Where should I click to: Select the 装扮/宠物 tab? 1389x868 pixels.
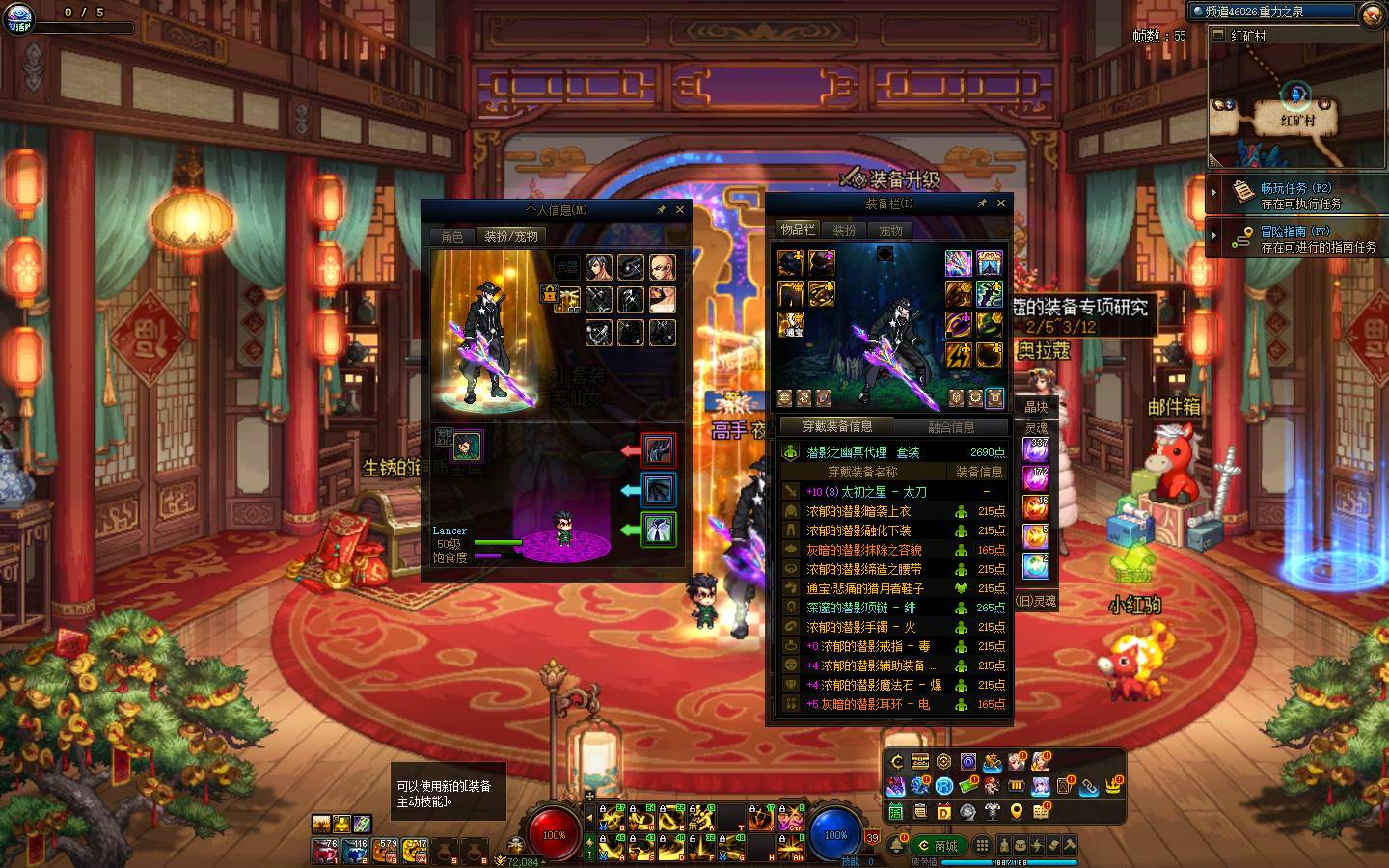click(511, 236)
